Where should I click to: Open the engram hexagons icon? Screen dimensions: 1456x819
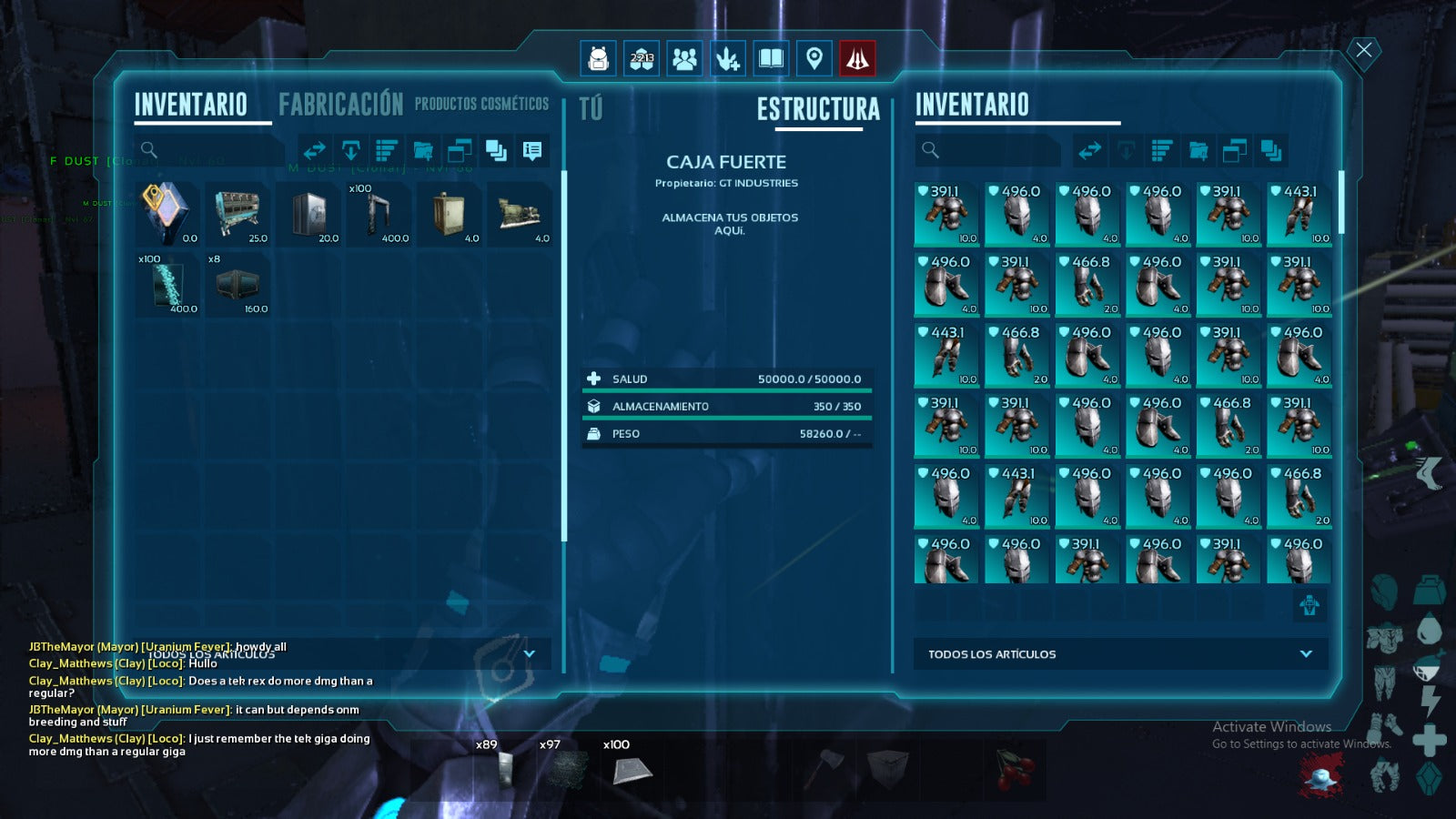[x=642, y=59]
